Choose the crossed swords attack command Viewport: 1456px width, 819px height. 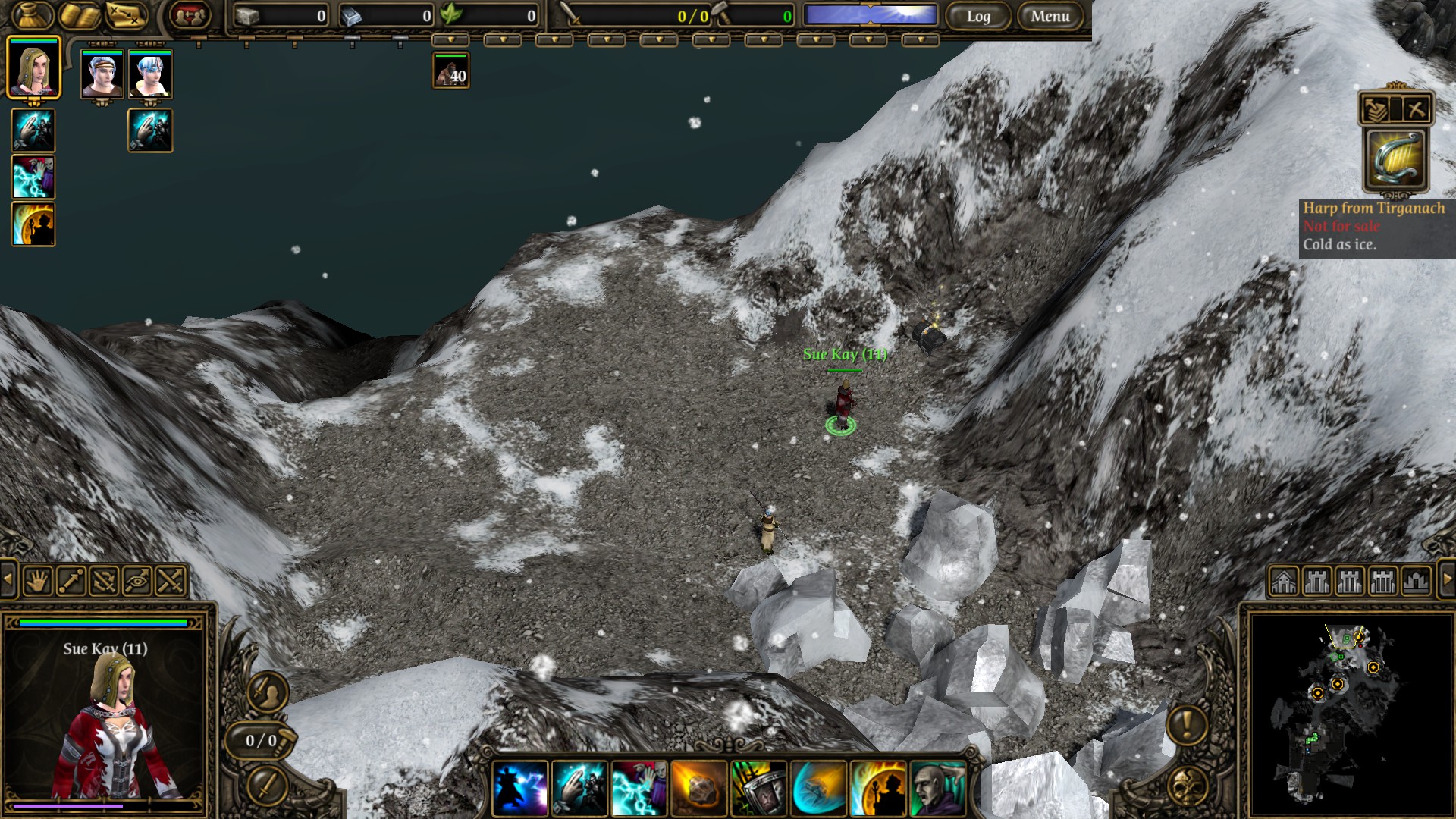tap(171, 582)
